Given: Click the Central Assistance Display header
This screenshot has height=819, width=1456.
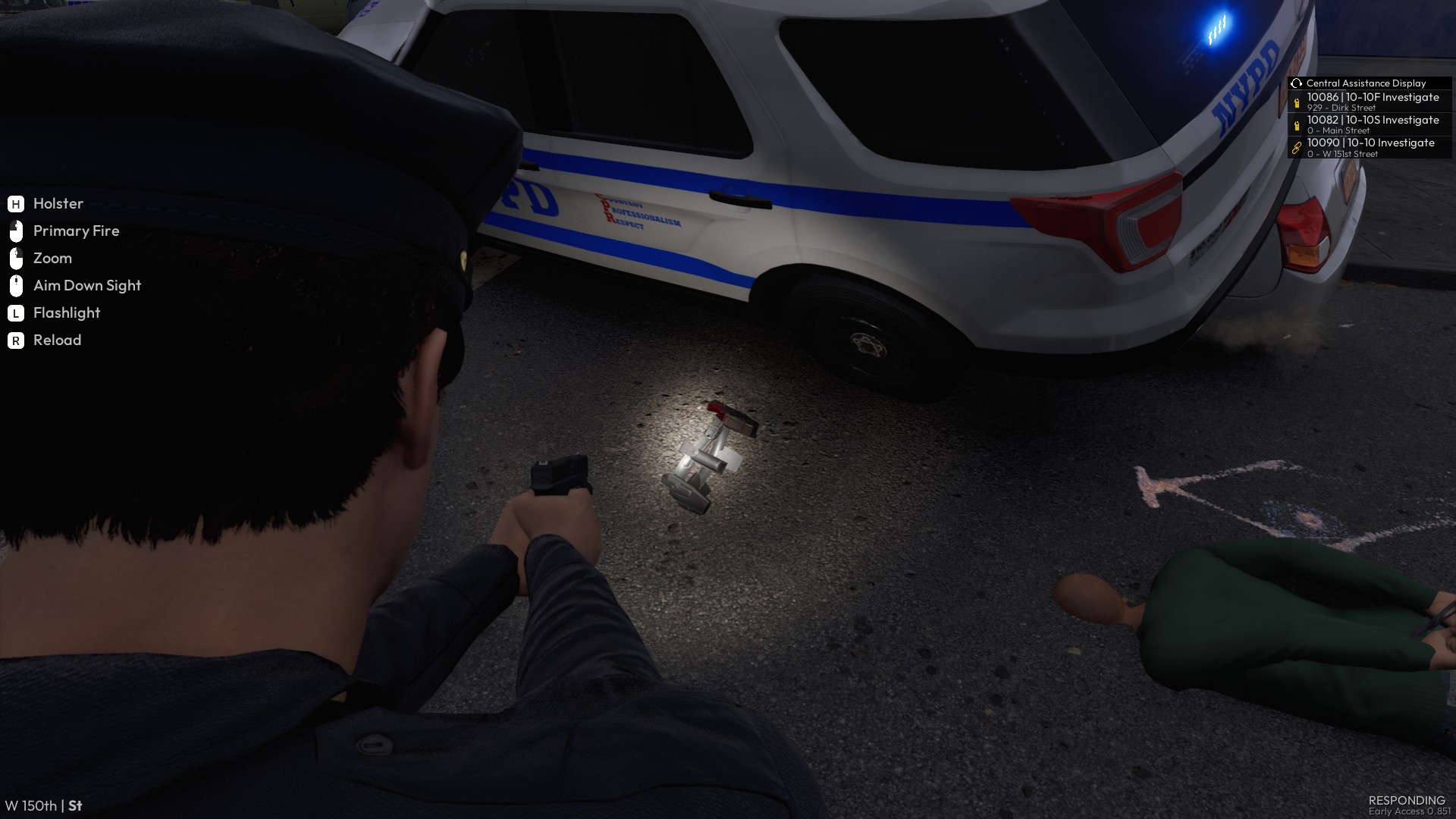Looking at the screenshot, I should pyautogui.click(x=1365, y=83).
